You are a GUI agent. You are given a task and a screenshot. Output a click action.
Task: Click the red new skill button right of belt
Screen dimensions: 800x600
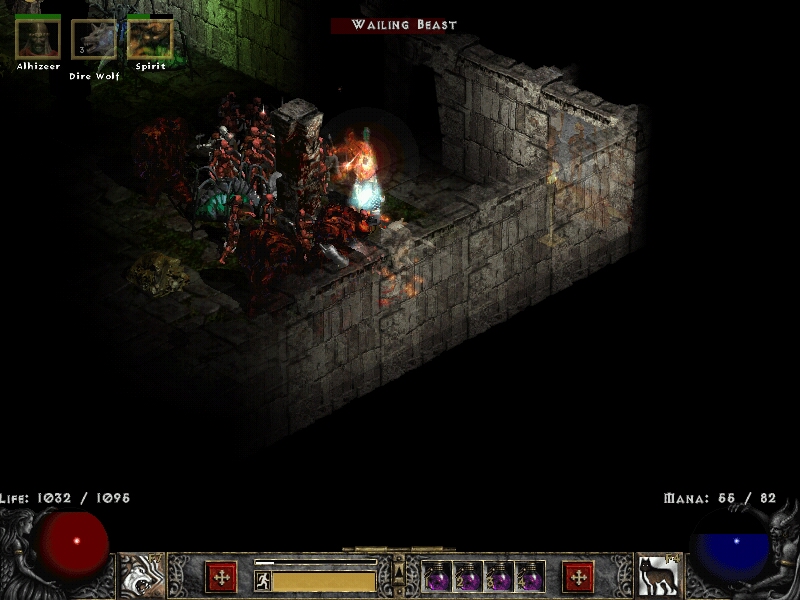578,577
